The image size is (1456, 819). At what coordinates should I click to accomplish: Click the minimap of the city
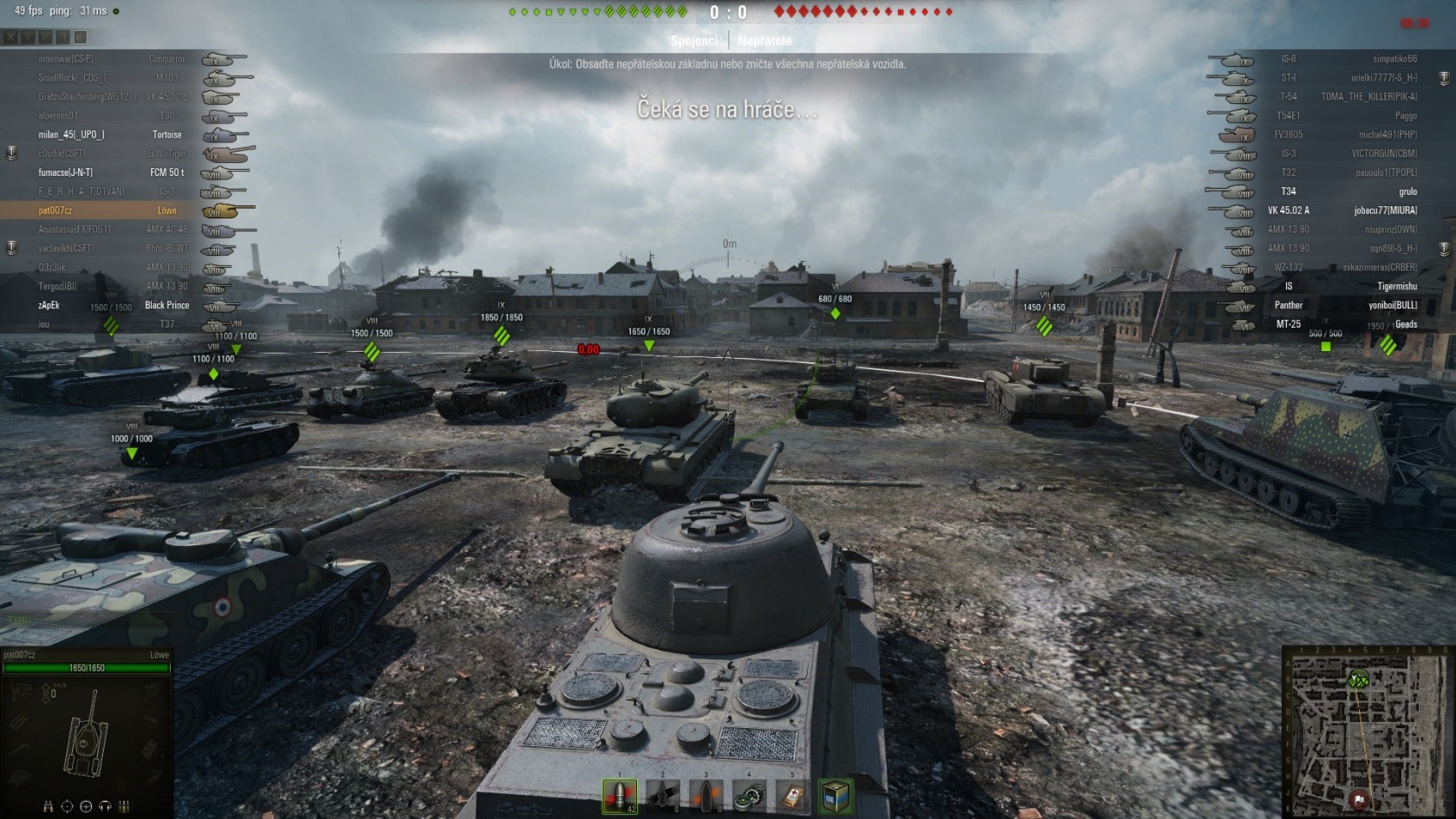(1366, 733)
